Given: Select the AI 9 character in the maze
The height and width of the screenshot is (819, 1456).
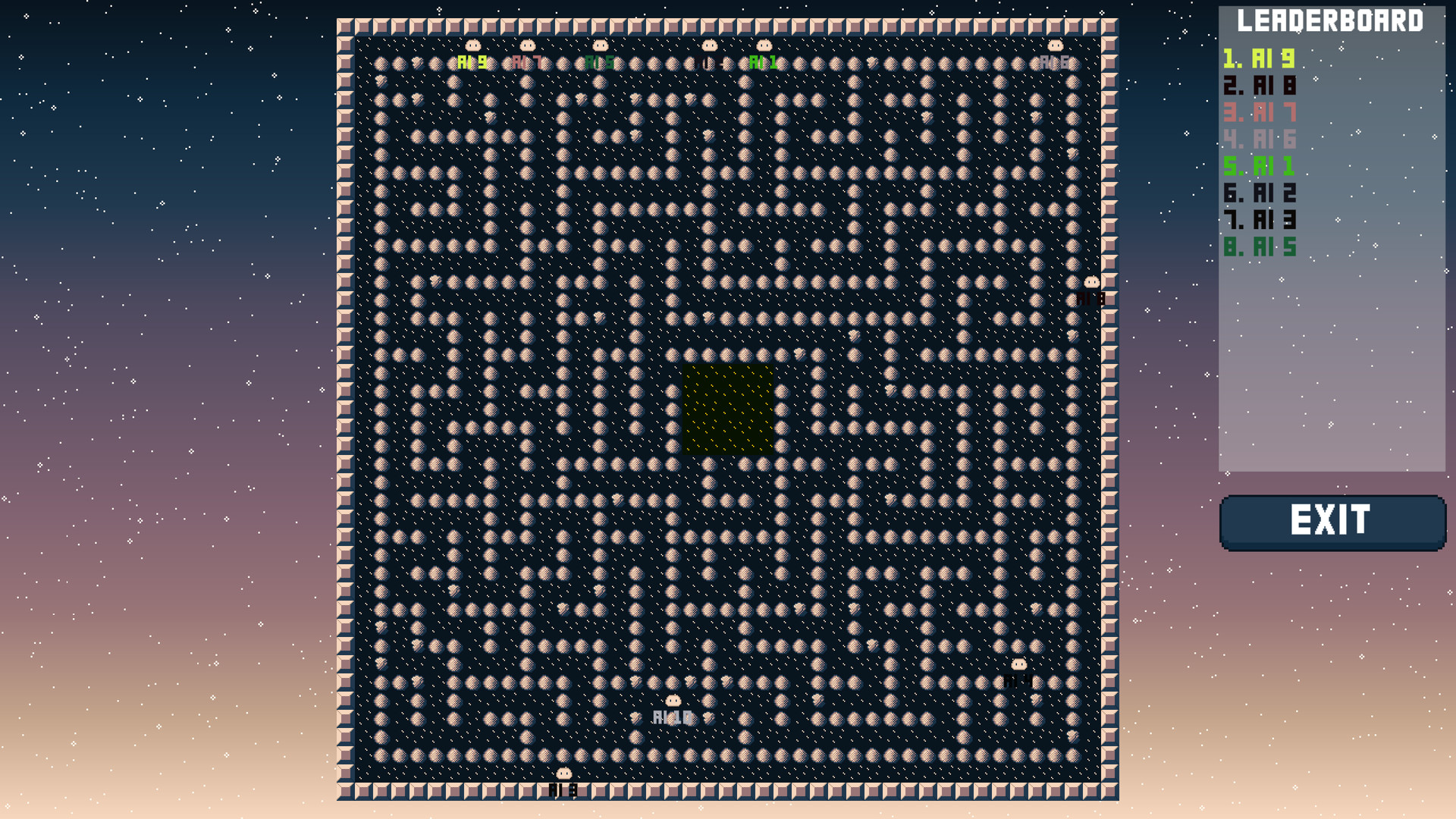Looking at the screenshot, I should click(472, 47).
